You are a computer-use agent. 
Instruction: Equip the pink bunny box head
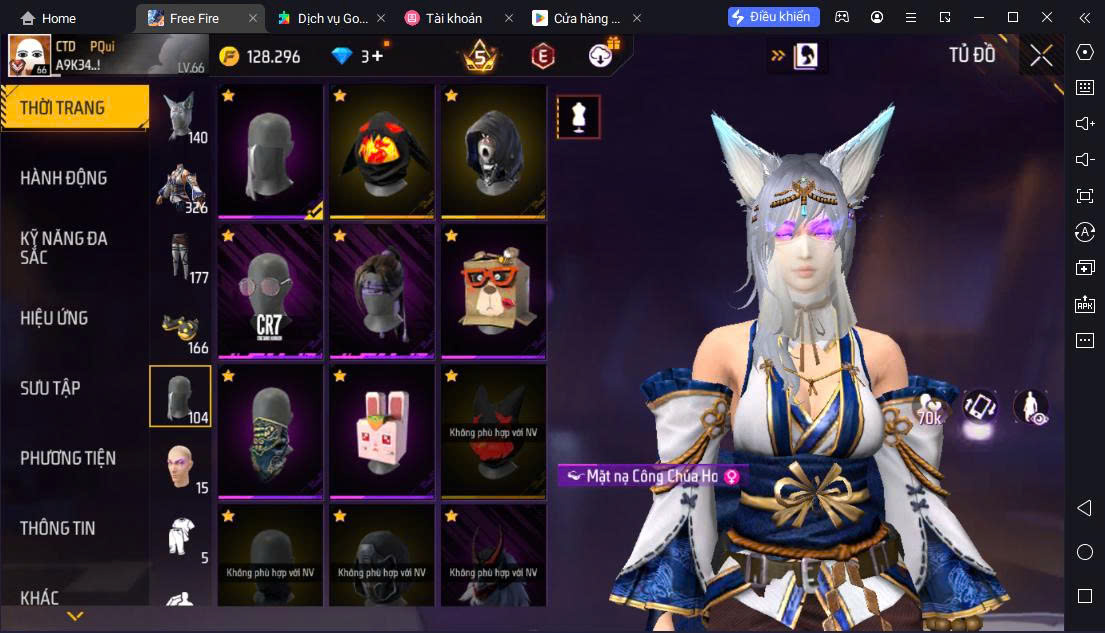pyautogui.click(x=382, y=431)
